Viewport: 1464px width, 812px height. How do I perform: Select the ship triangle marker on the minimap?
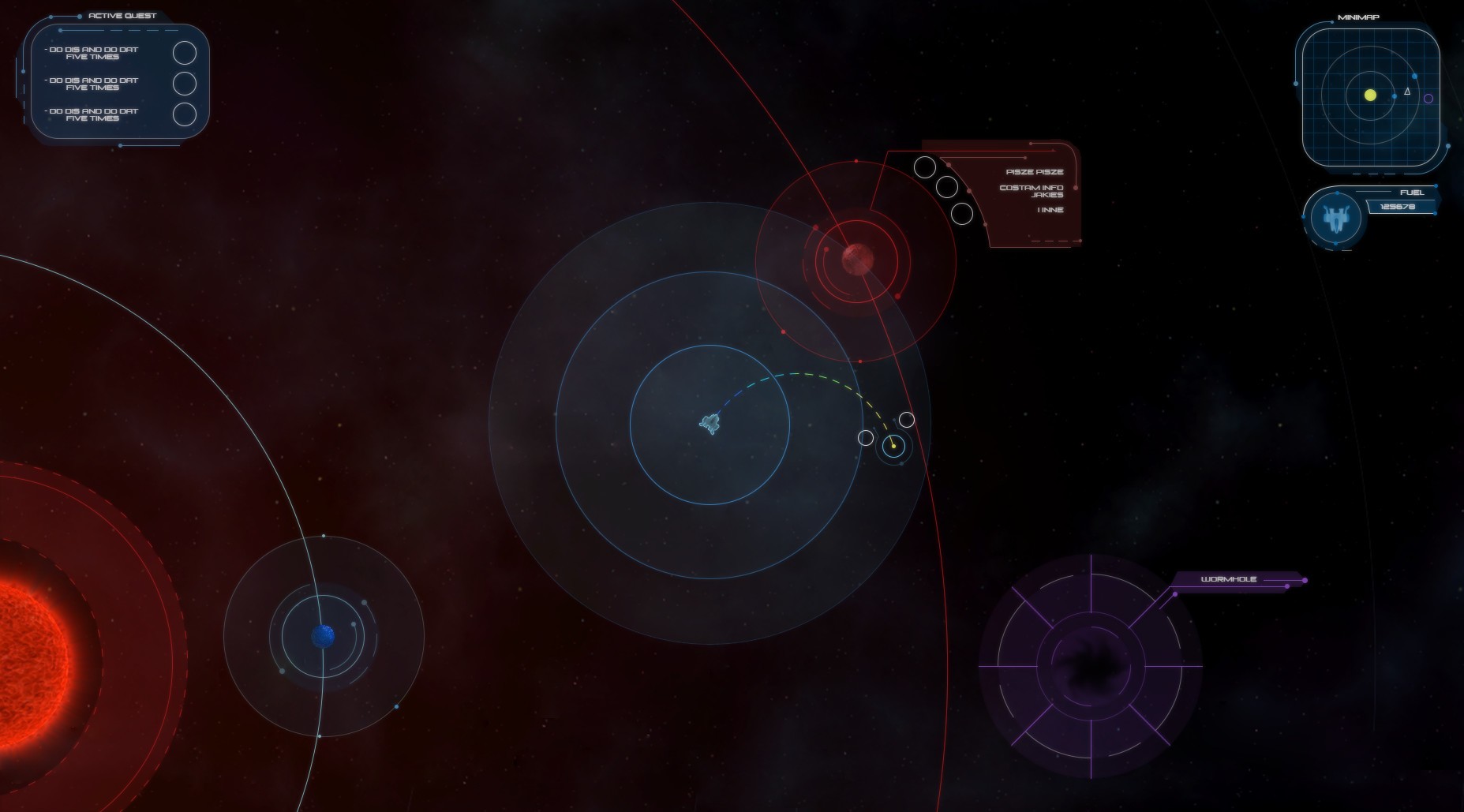pos(1408,92)
